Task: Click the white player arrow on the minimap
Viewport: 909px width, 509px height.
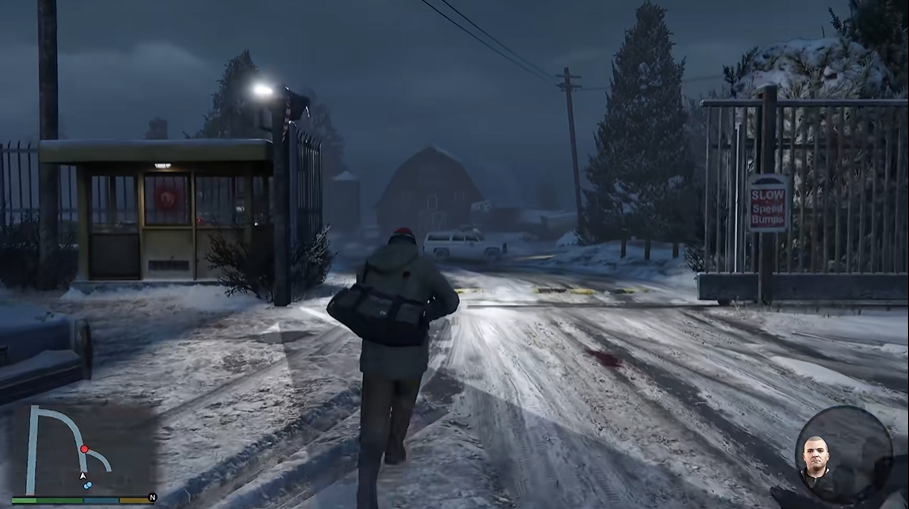Action: click(83, 475)
